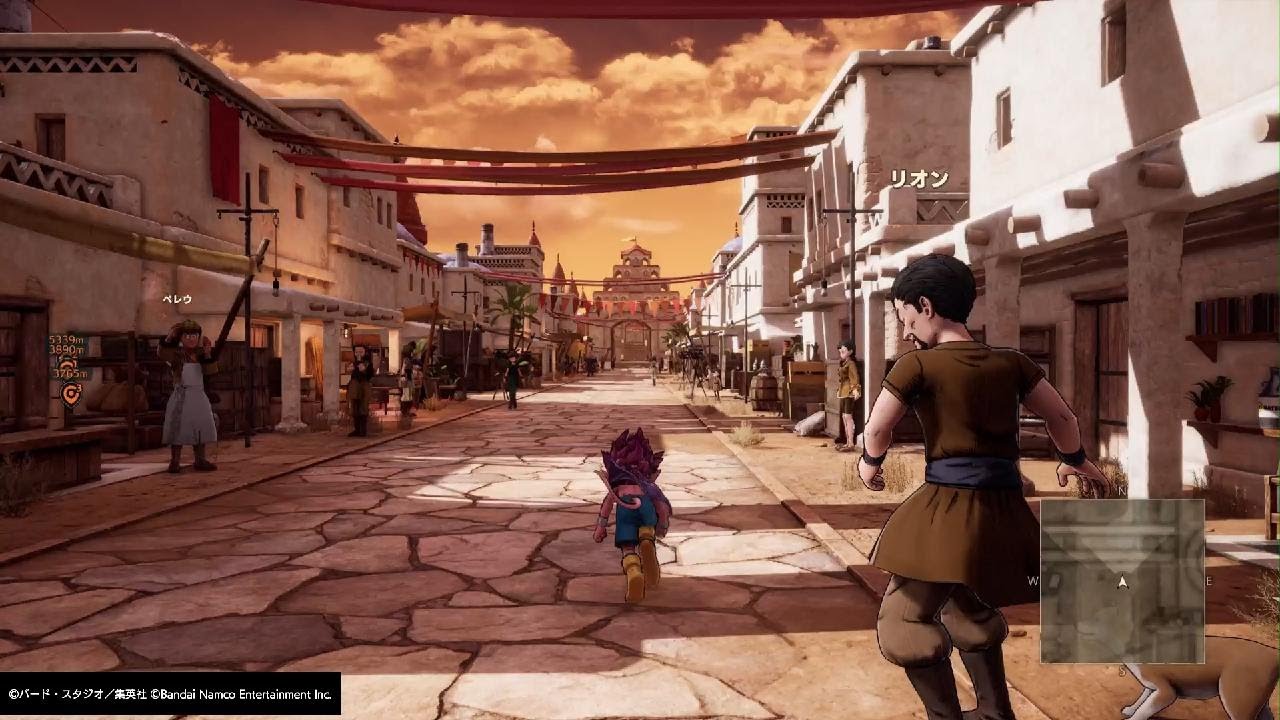Click the W compass marker on the minimap

click(x=1033, y=578)
